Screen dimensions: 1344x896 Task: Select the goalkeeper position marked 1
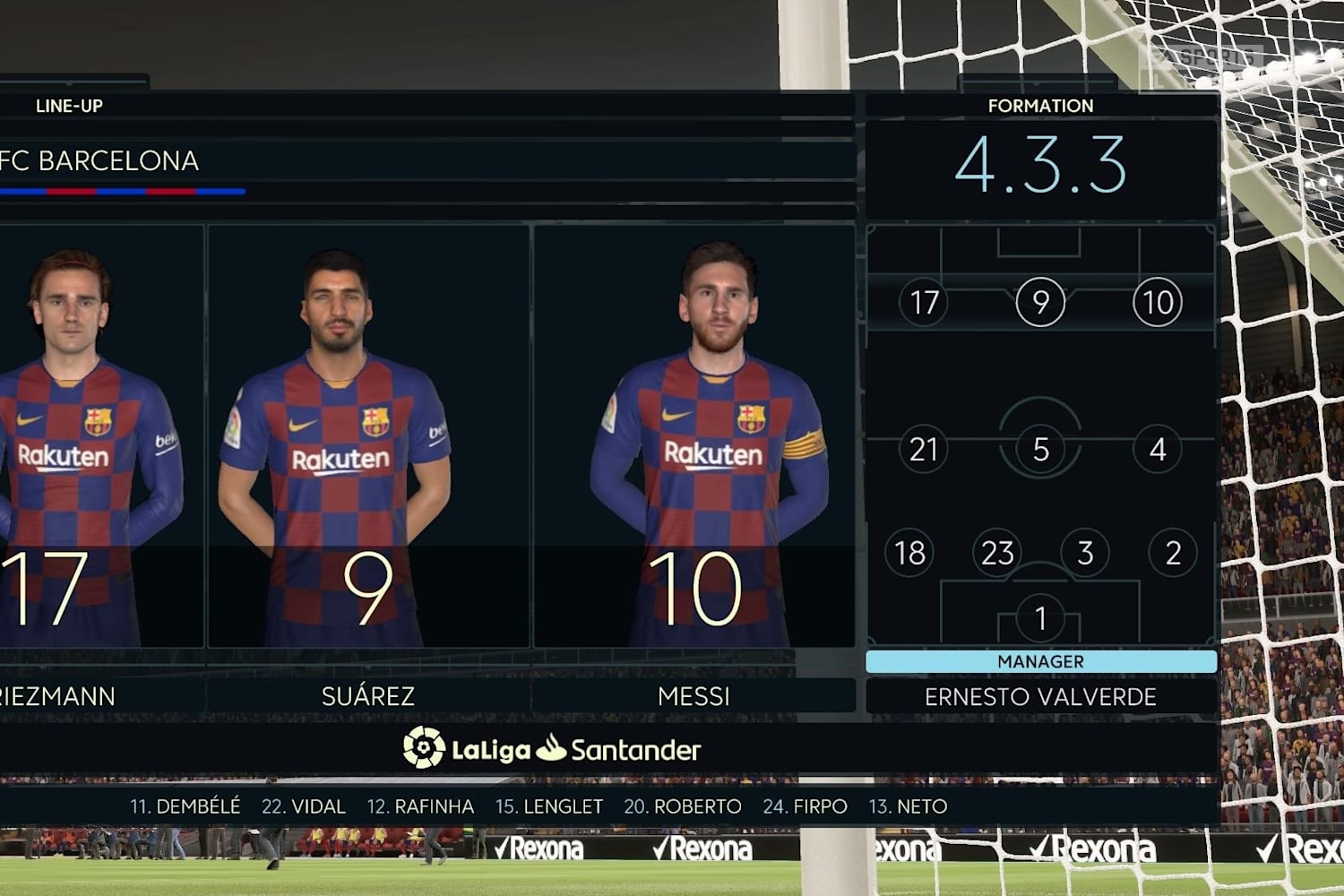click(x=1040, y=616)
